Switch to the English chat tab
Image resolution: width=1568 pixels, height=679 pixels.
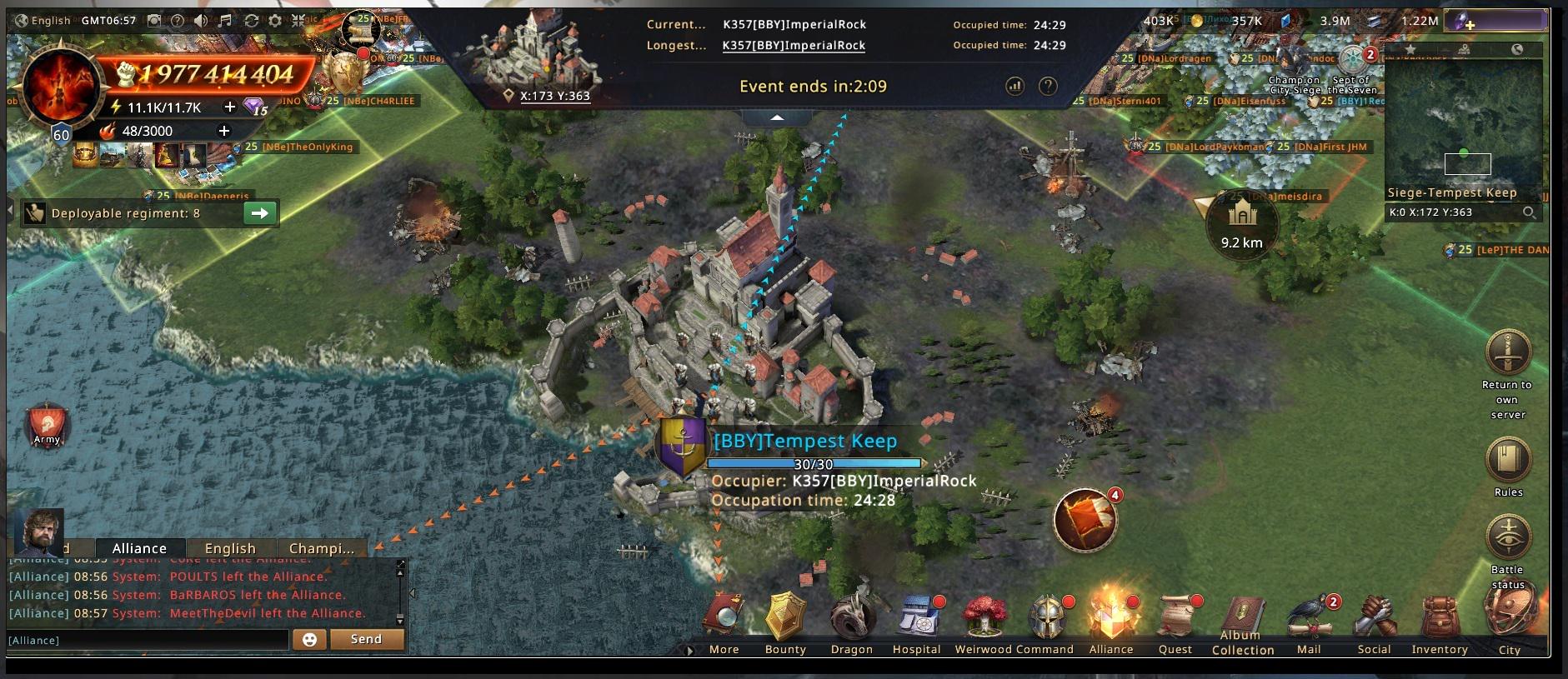click(x=230, y=548)
